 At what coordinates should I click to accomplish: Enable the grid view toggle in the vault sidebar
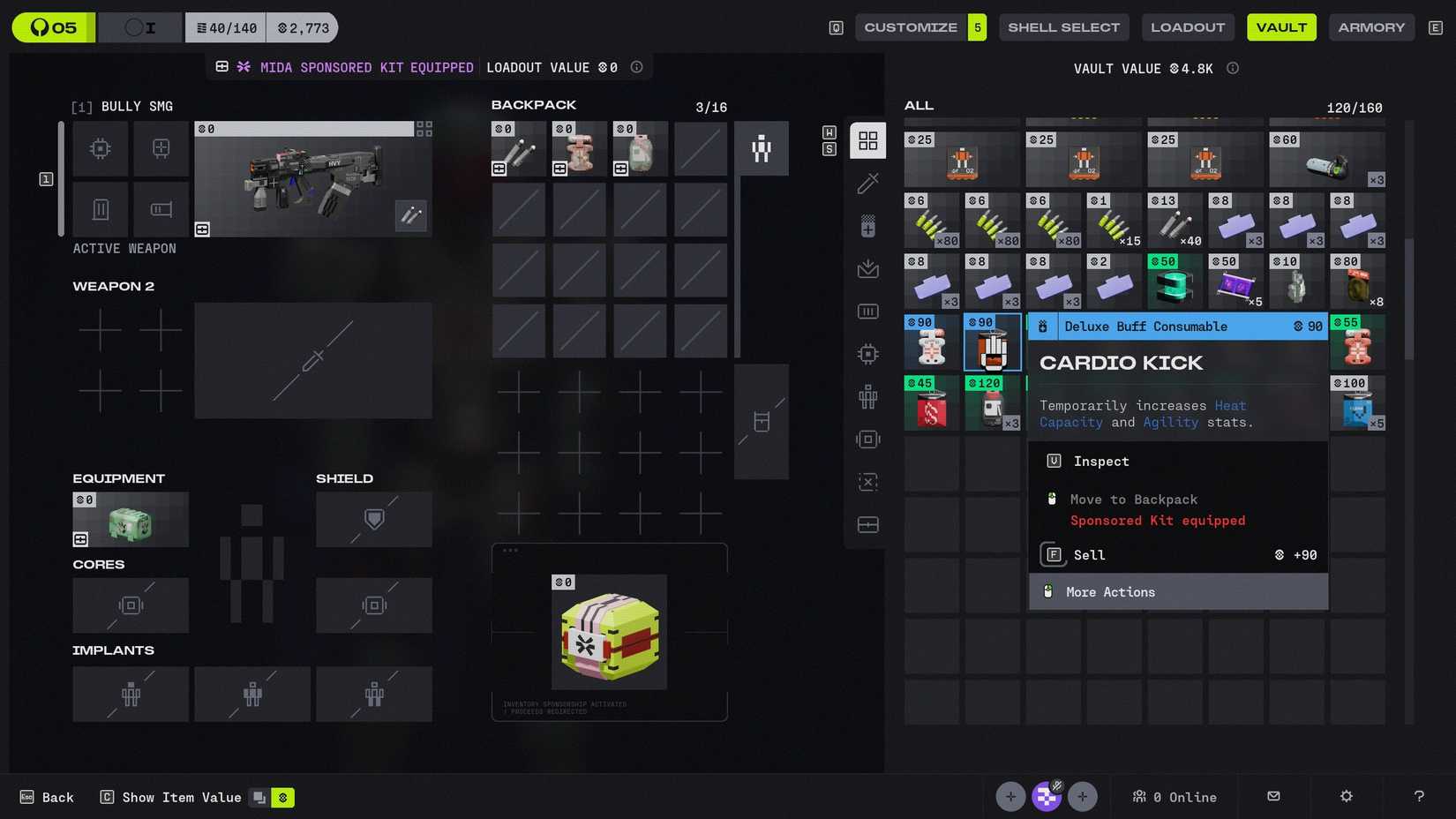(x=867, y=140)
